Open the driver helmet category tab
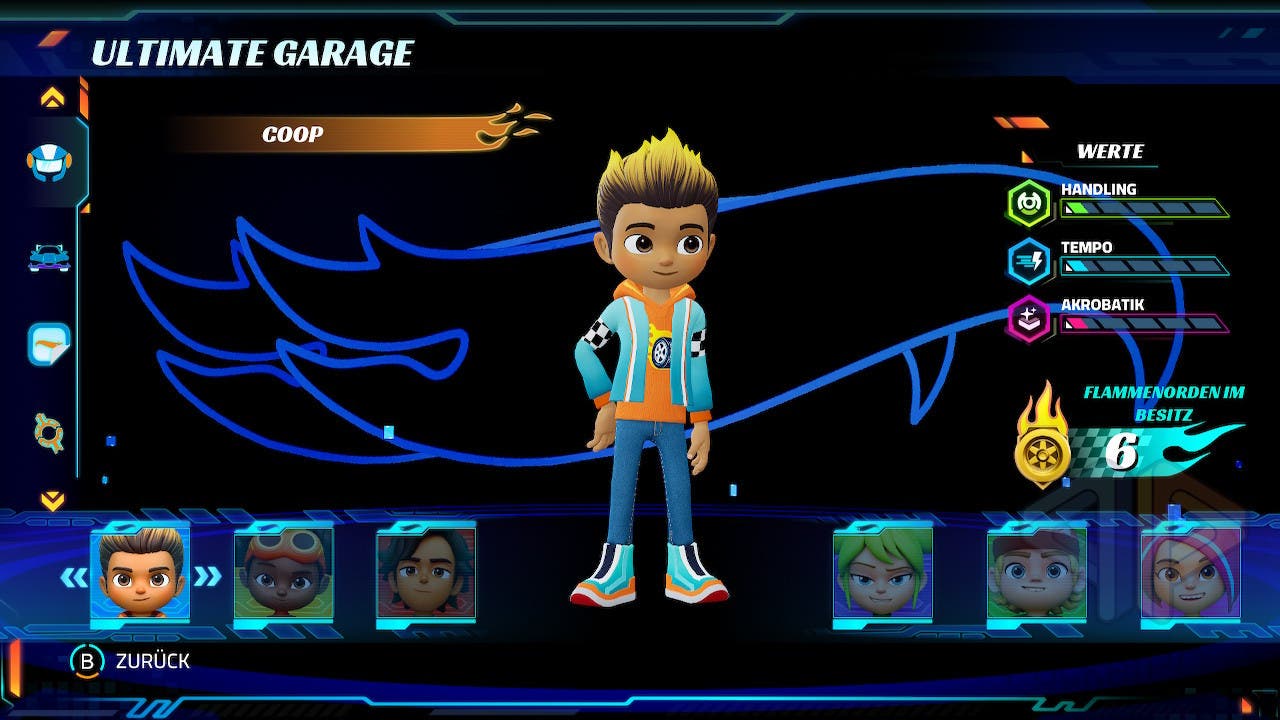The height and width of the screenshot is (720, 1280). point(48,162)
